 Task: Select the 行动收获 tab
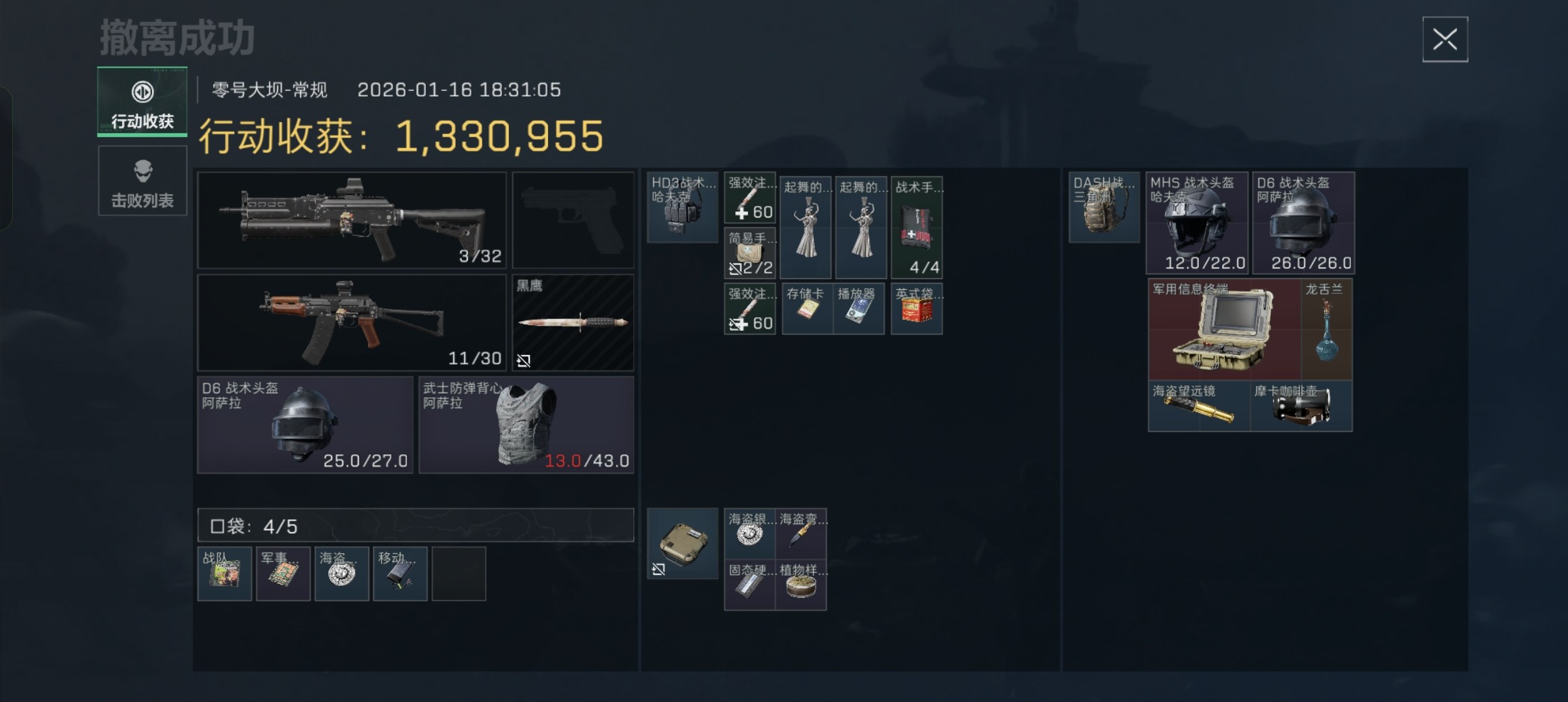tap(142, 102)
